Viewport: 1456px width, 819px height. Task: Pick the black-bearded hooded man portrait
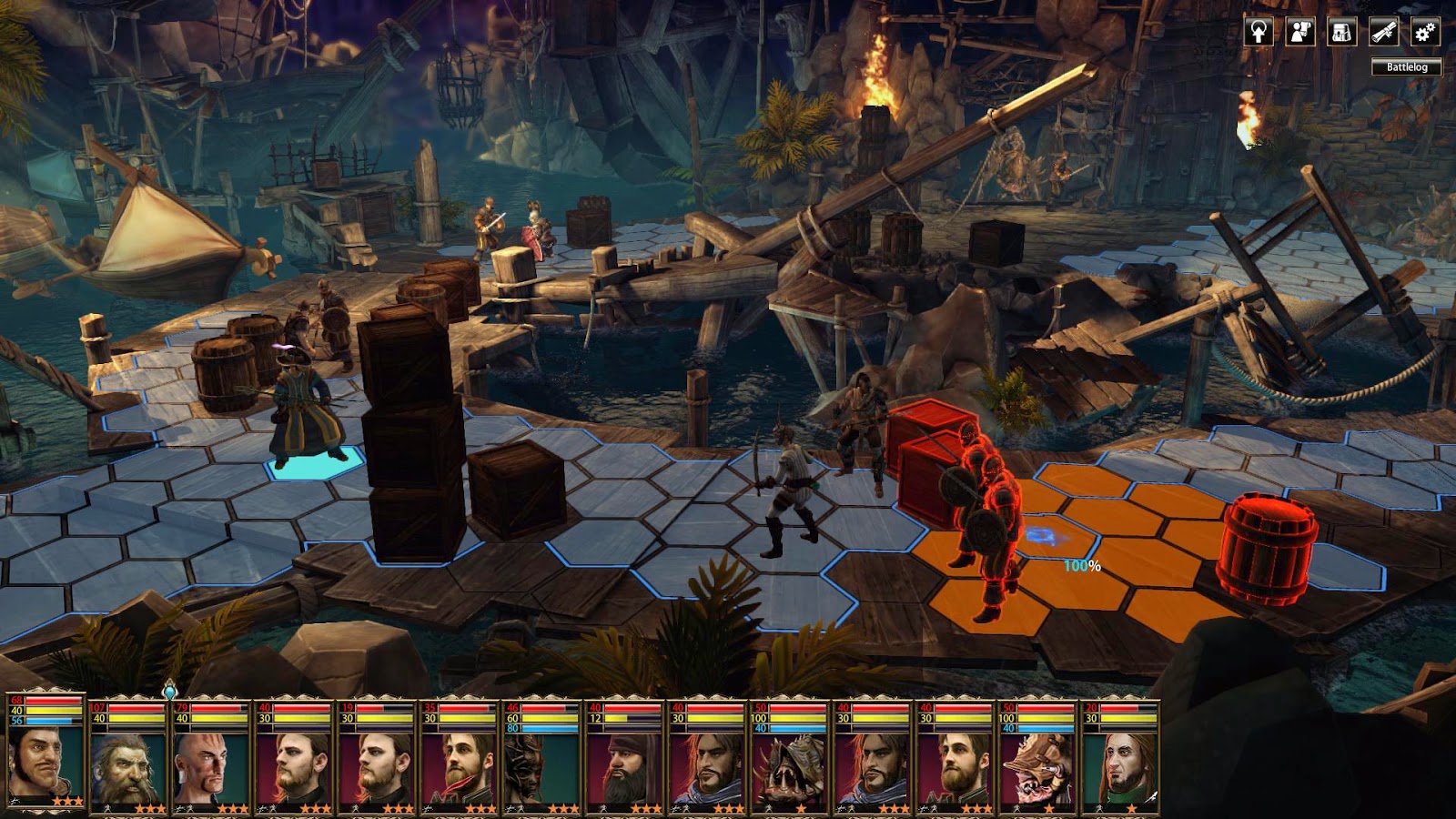click(624, 769)
